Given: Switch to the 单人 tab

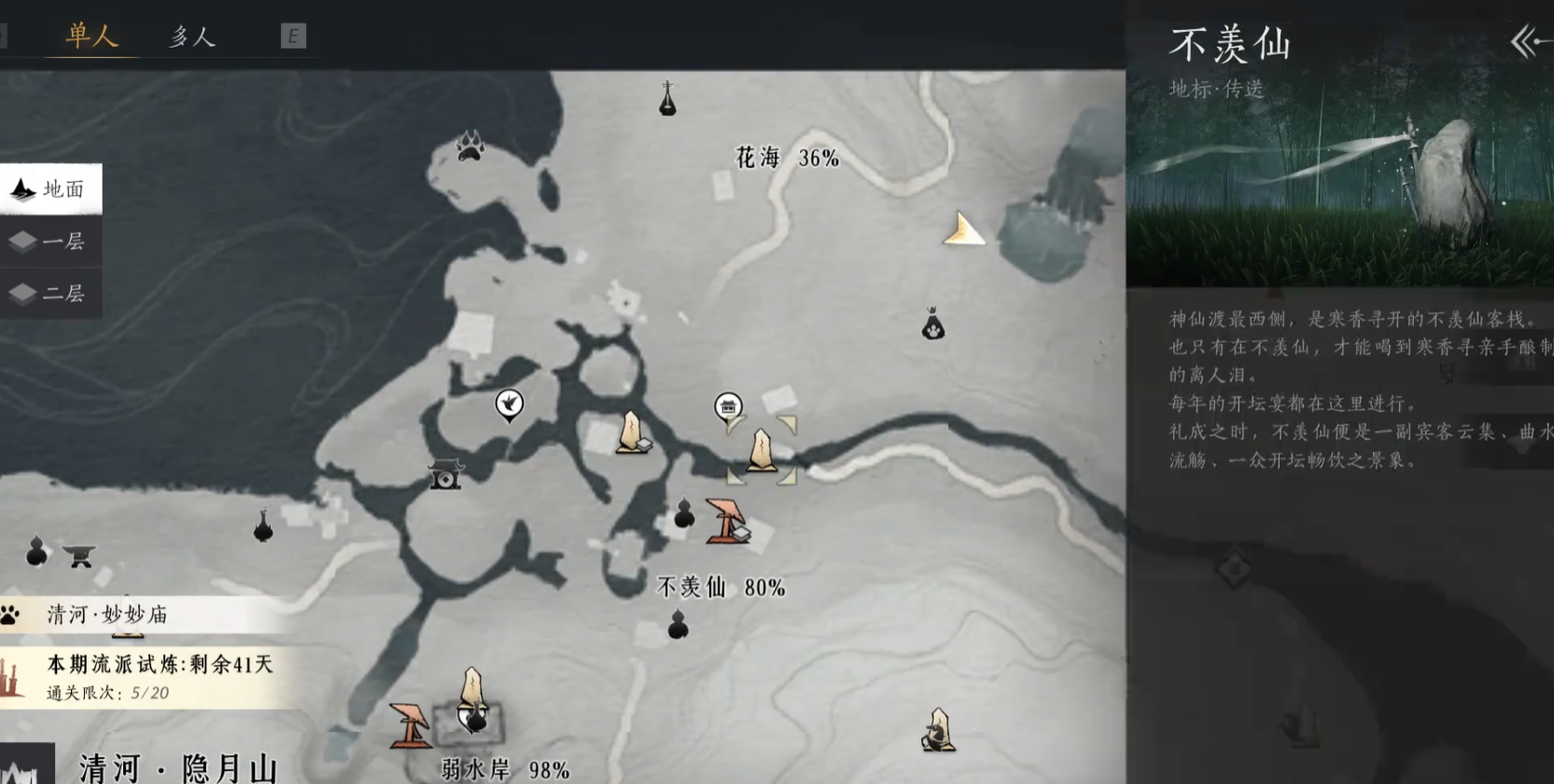Looking at the screenshot, I should [x=91, y=35].
